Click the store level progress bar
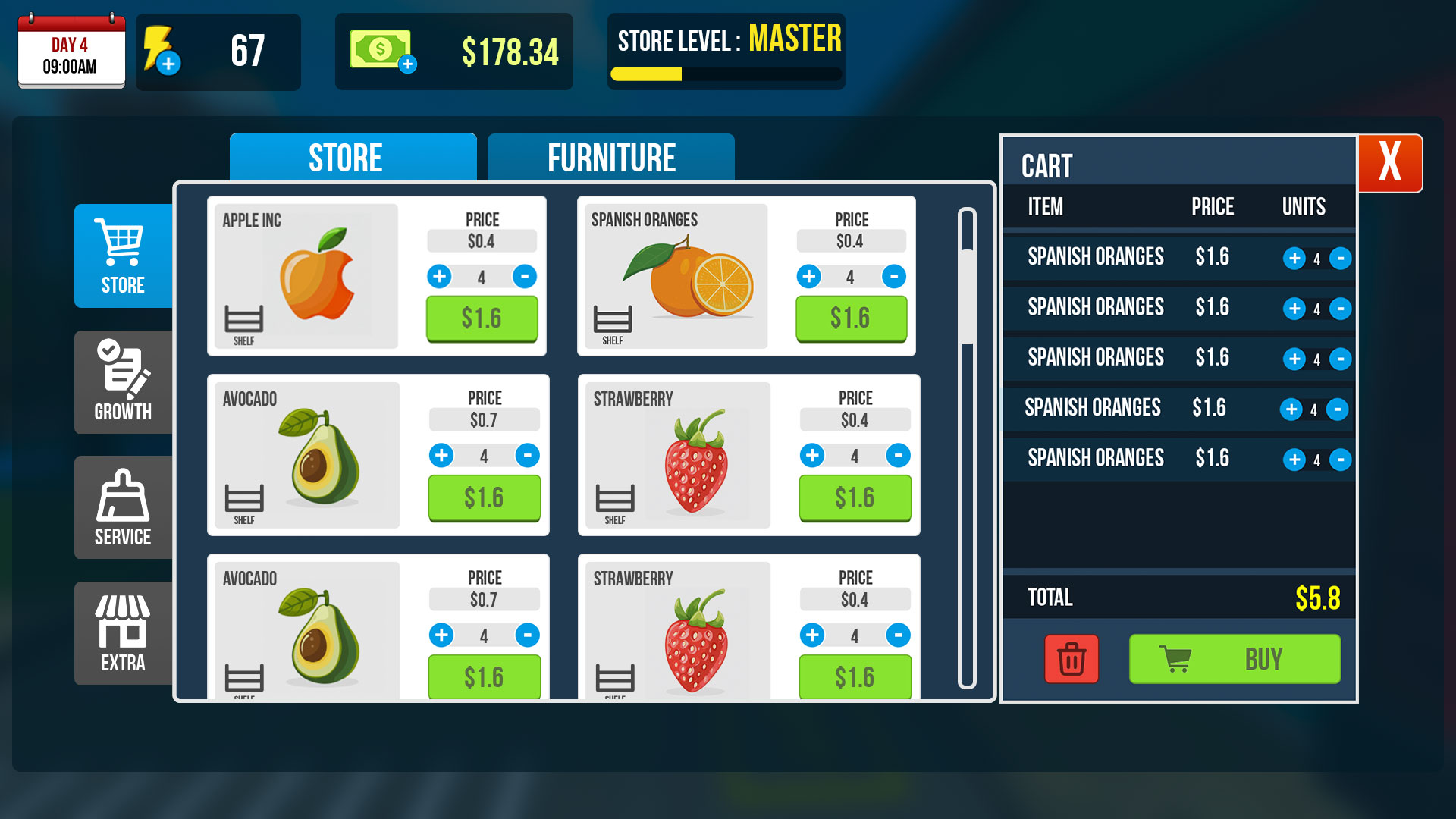 [724, 74]
